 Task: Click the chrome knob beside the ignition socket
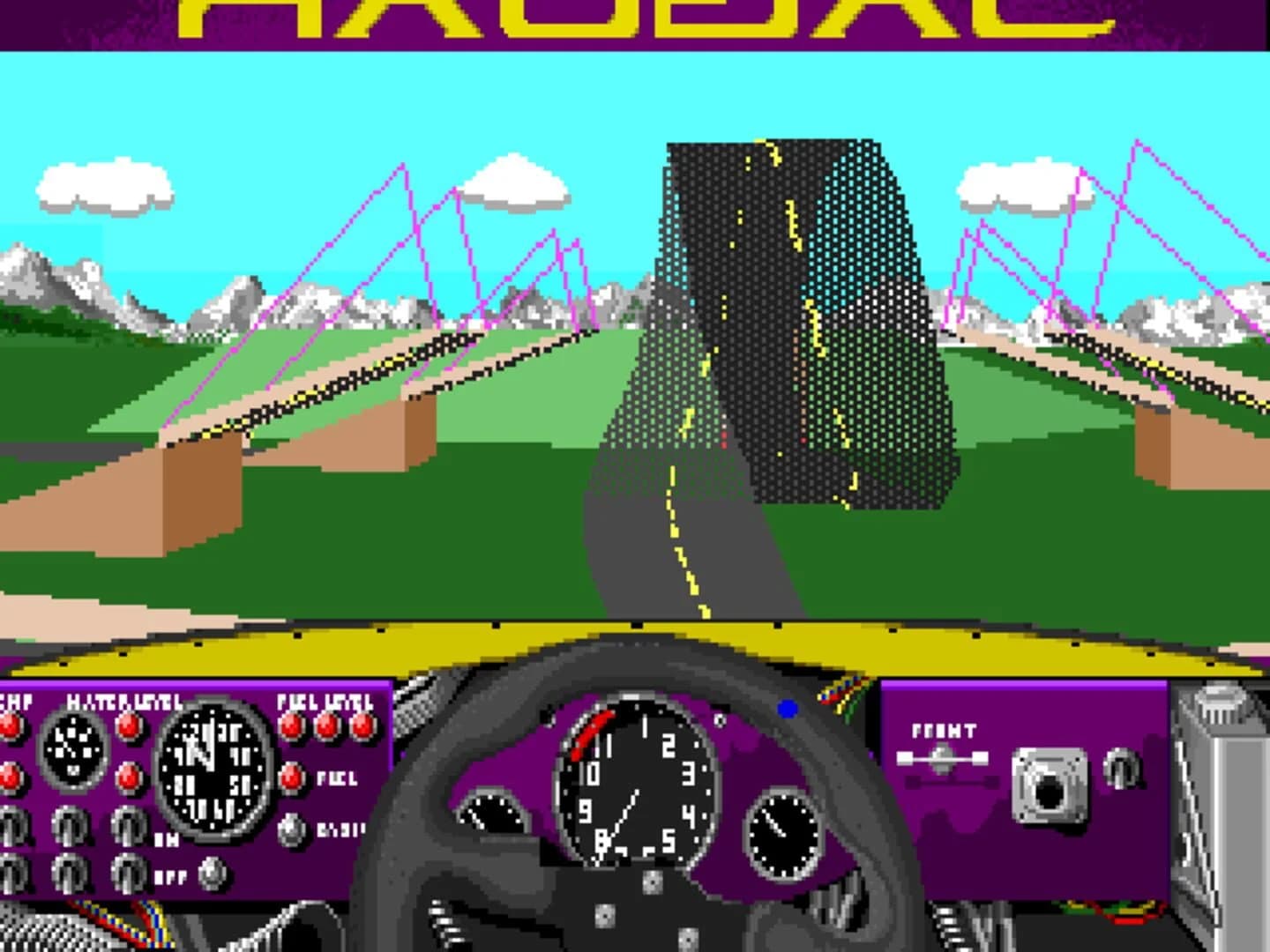1122,768
